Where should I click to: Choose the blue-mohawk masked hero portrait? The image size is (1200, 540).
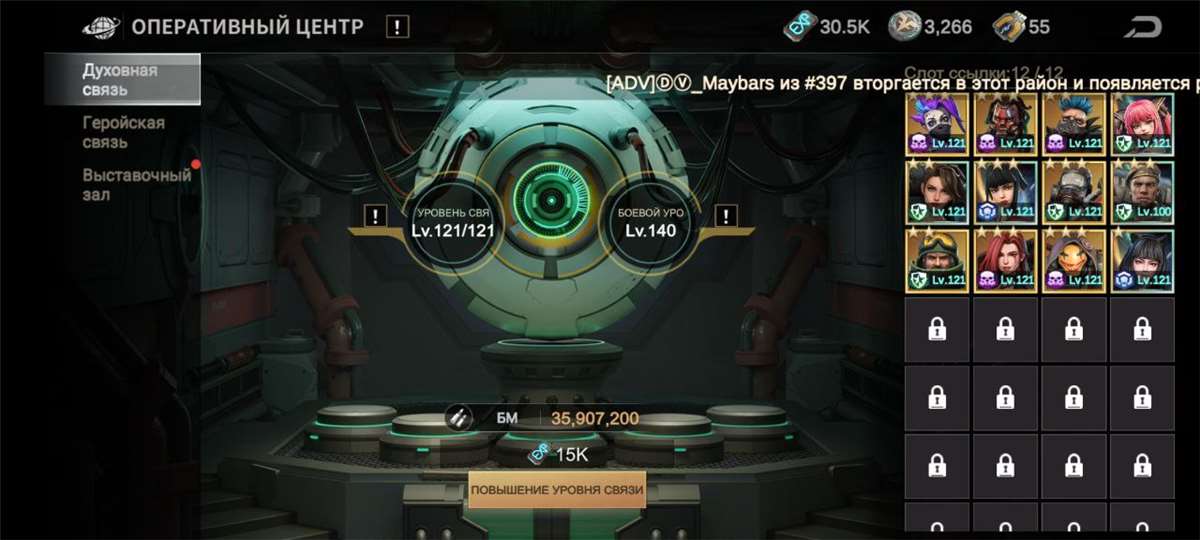tap(1074, 123)
